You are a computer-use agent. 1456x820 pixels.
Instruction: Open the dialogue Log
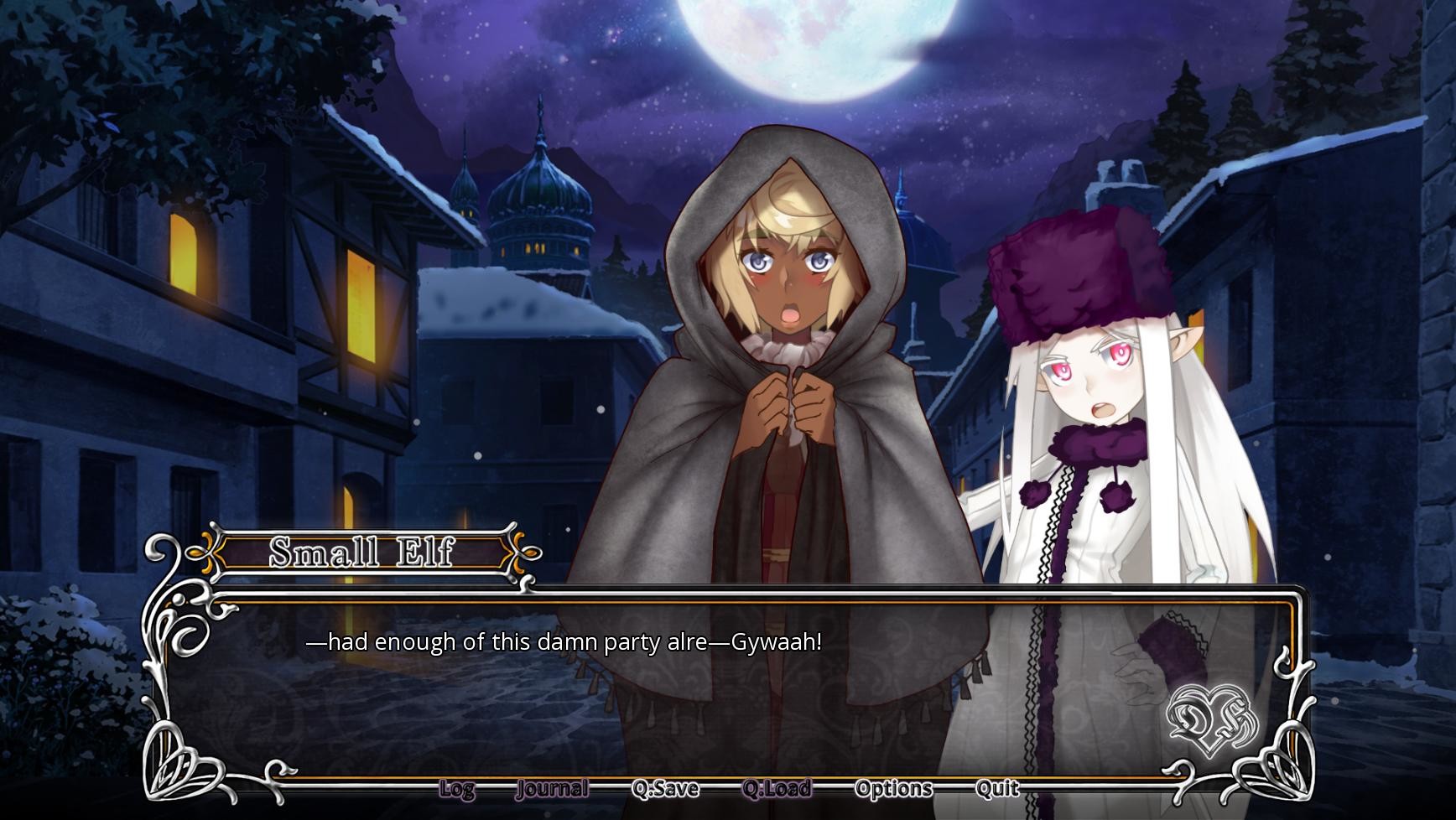click(x=456, y=789)
